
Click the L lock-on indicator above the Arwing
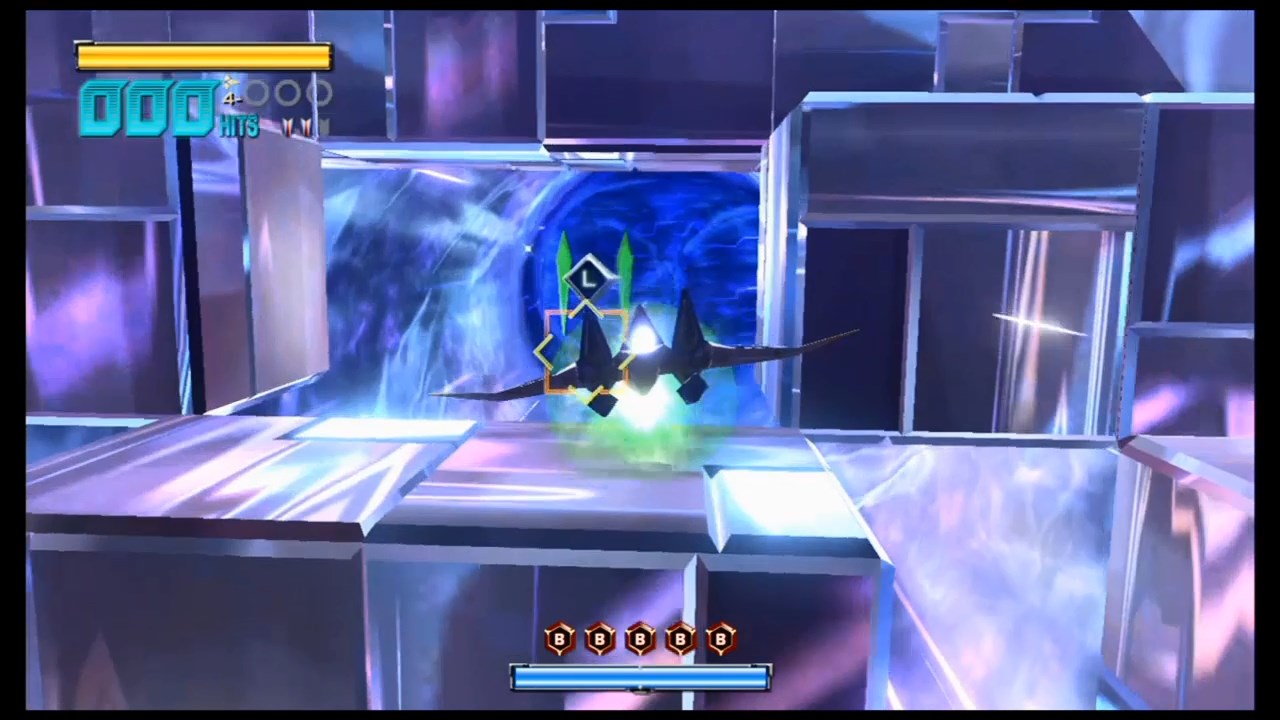pyautogui.click(x=587, y=279)
